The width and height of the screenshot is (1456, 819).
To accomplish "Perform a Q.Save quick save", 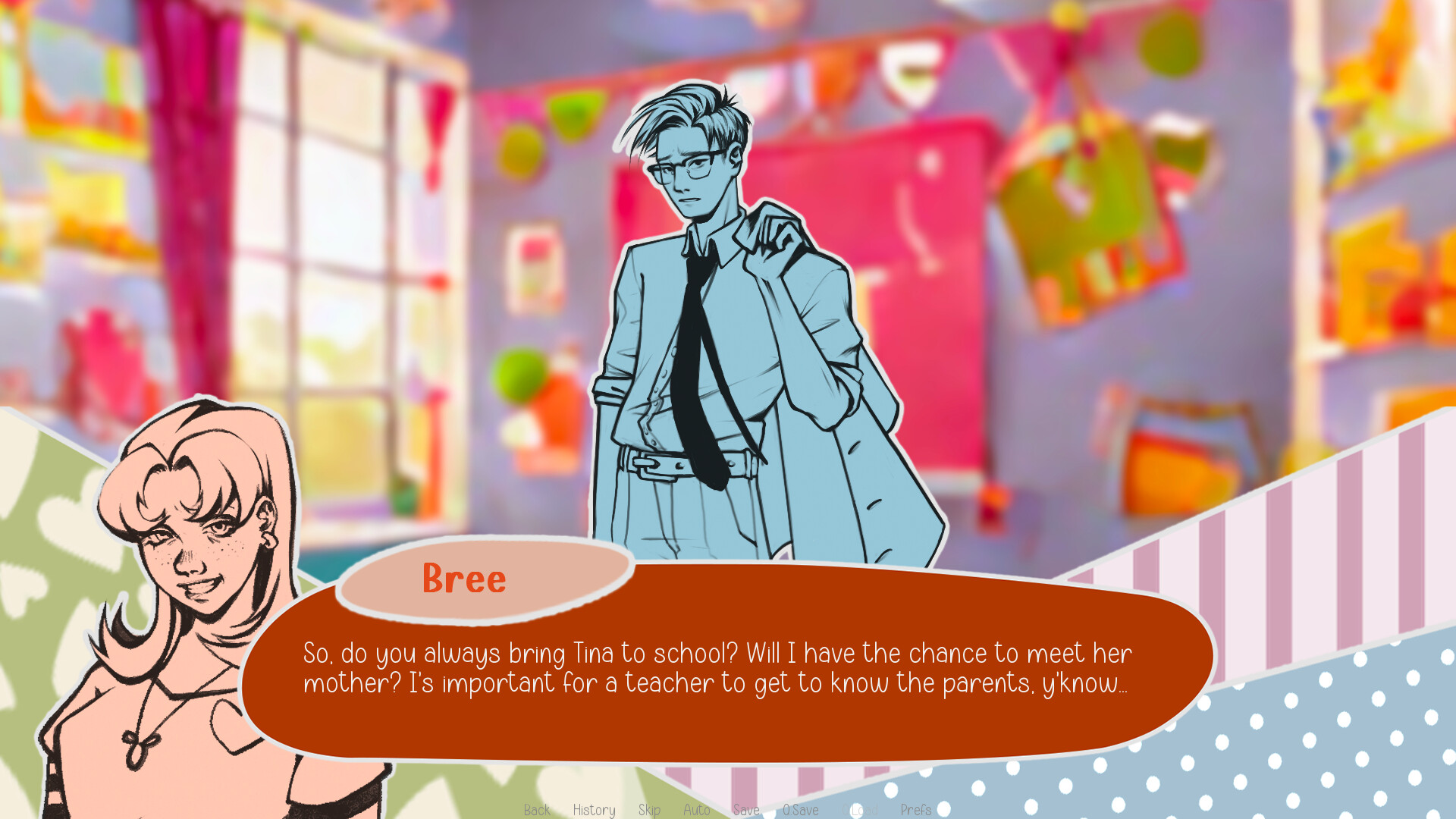I will click(x=801, y=810).
